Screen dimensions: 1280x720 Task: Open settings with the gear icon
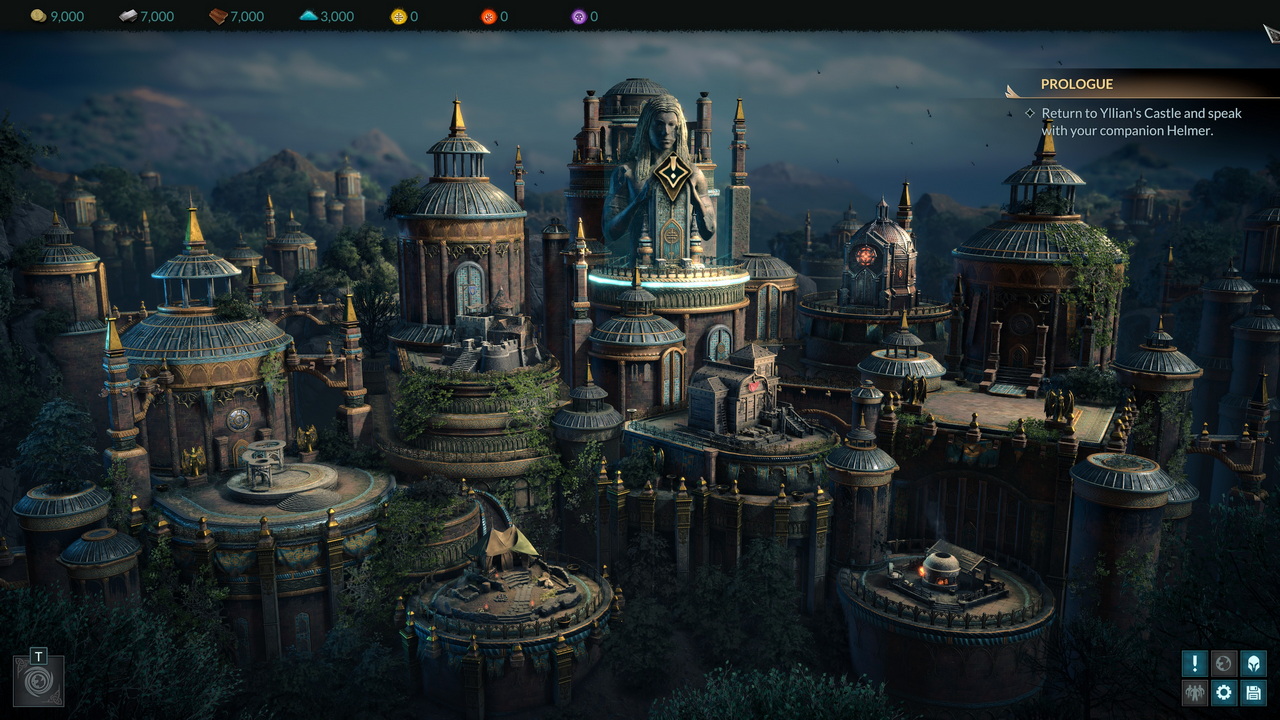tap(1224, 692)
